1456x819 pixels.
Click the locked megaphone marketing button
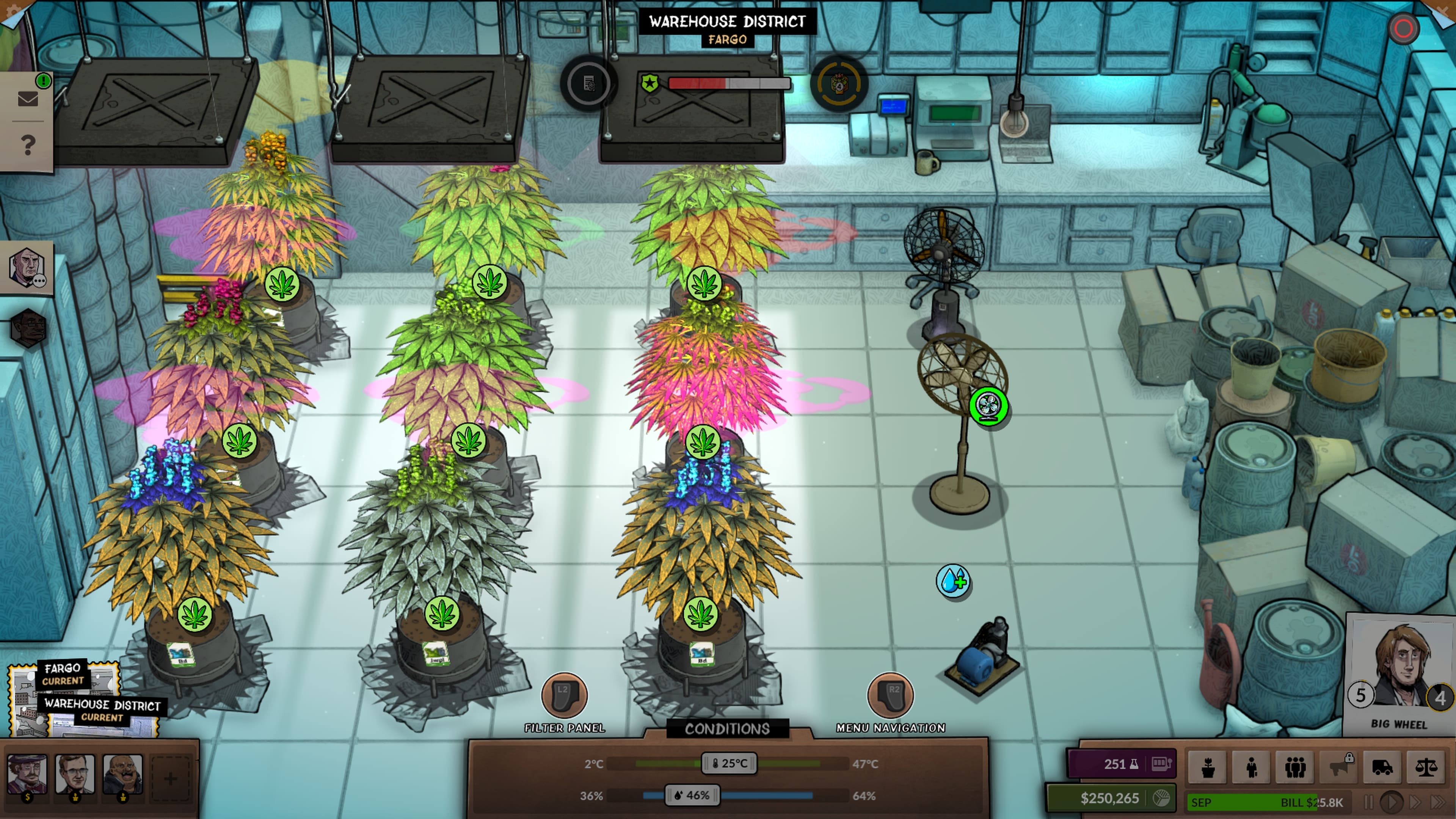click(x=1339, y=767)
